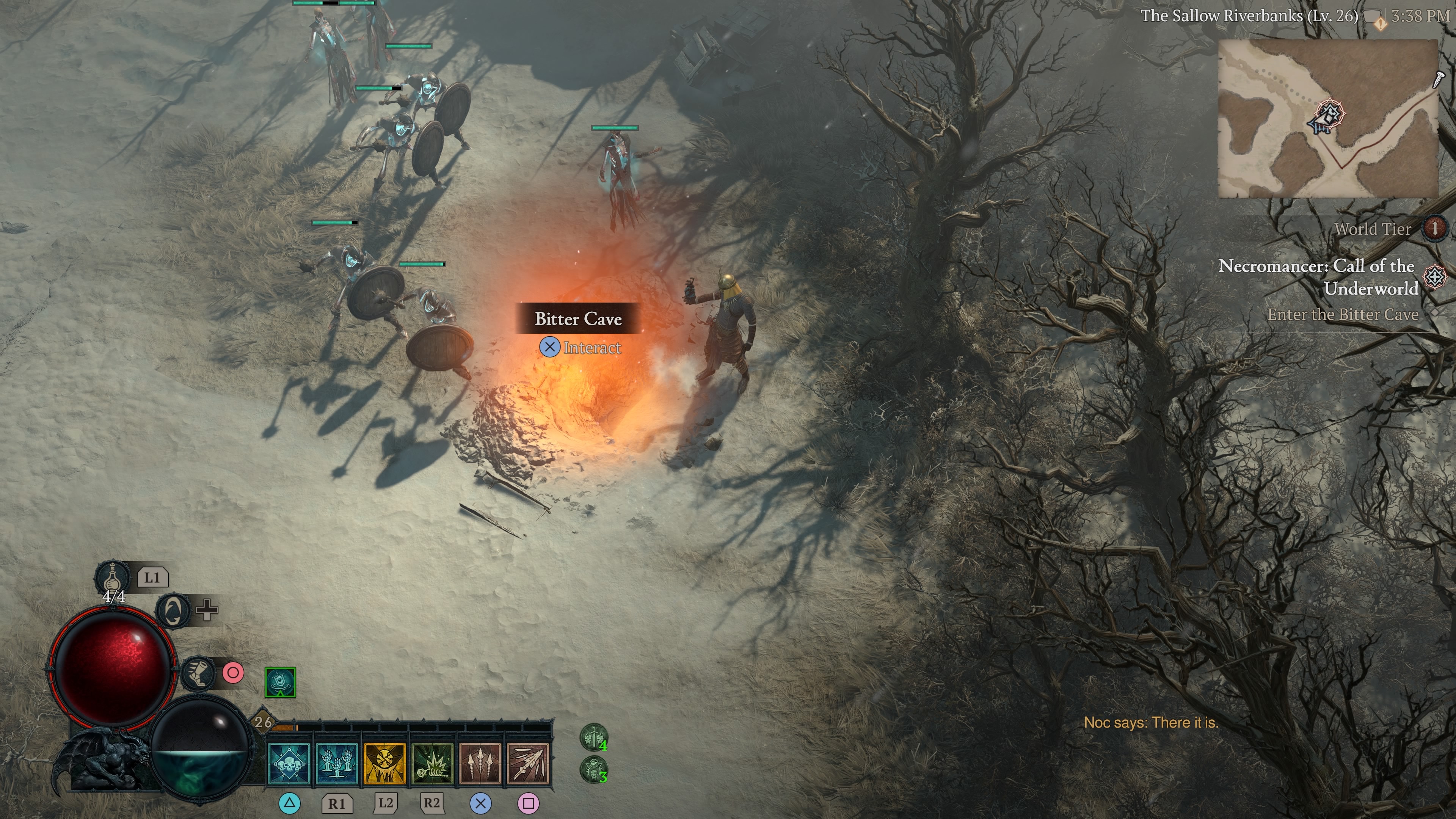Click the Bitter Cave entrance label
This screenshot has width=1456, height=819.
[577, 319]
